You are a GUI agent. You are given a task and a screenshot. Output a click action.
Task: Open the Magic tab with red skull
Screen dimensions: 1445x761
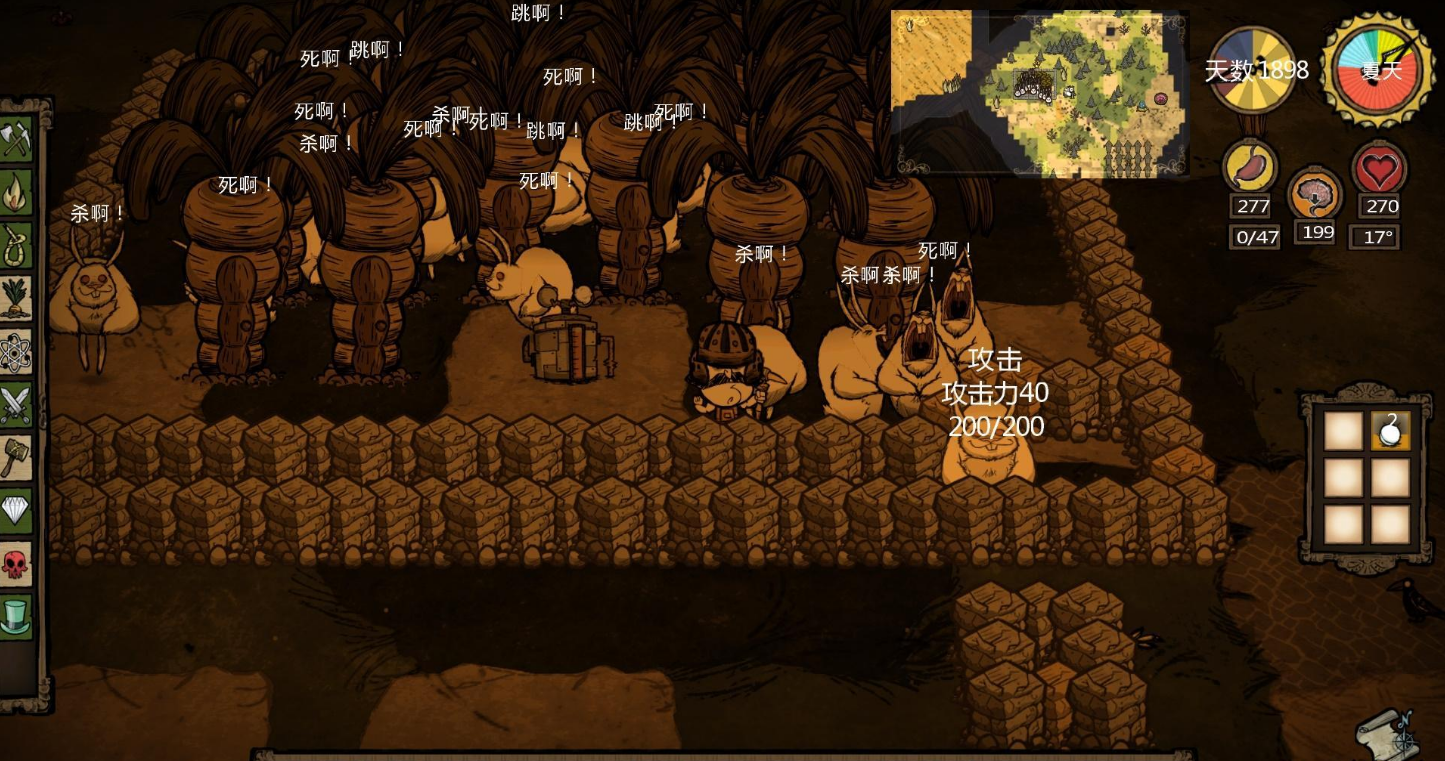pos(17,563)
